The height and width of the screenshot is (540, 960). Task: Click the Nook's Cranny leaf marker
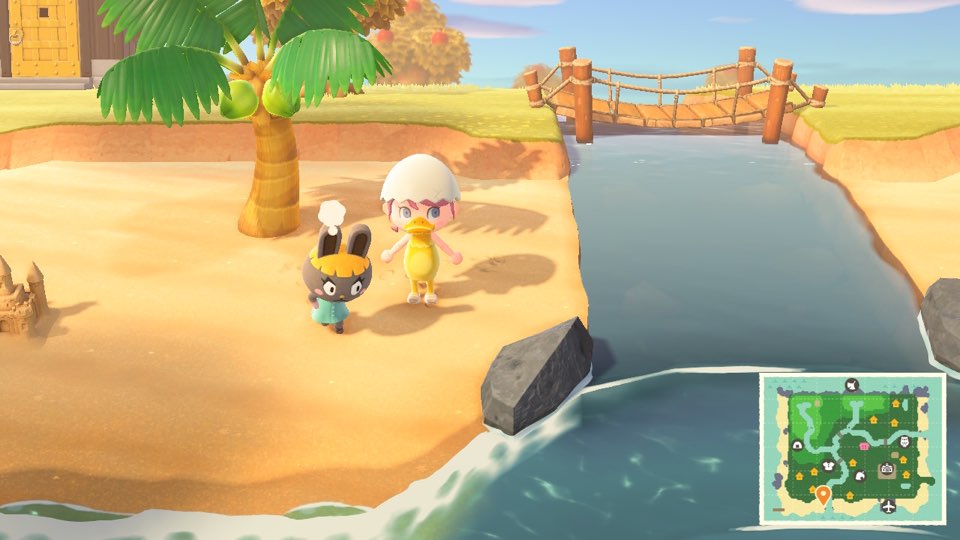click(x=859, y=475)
